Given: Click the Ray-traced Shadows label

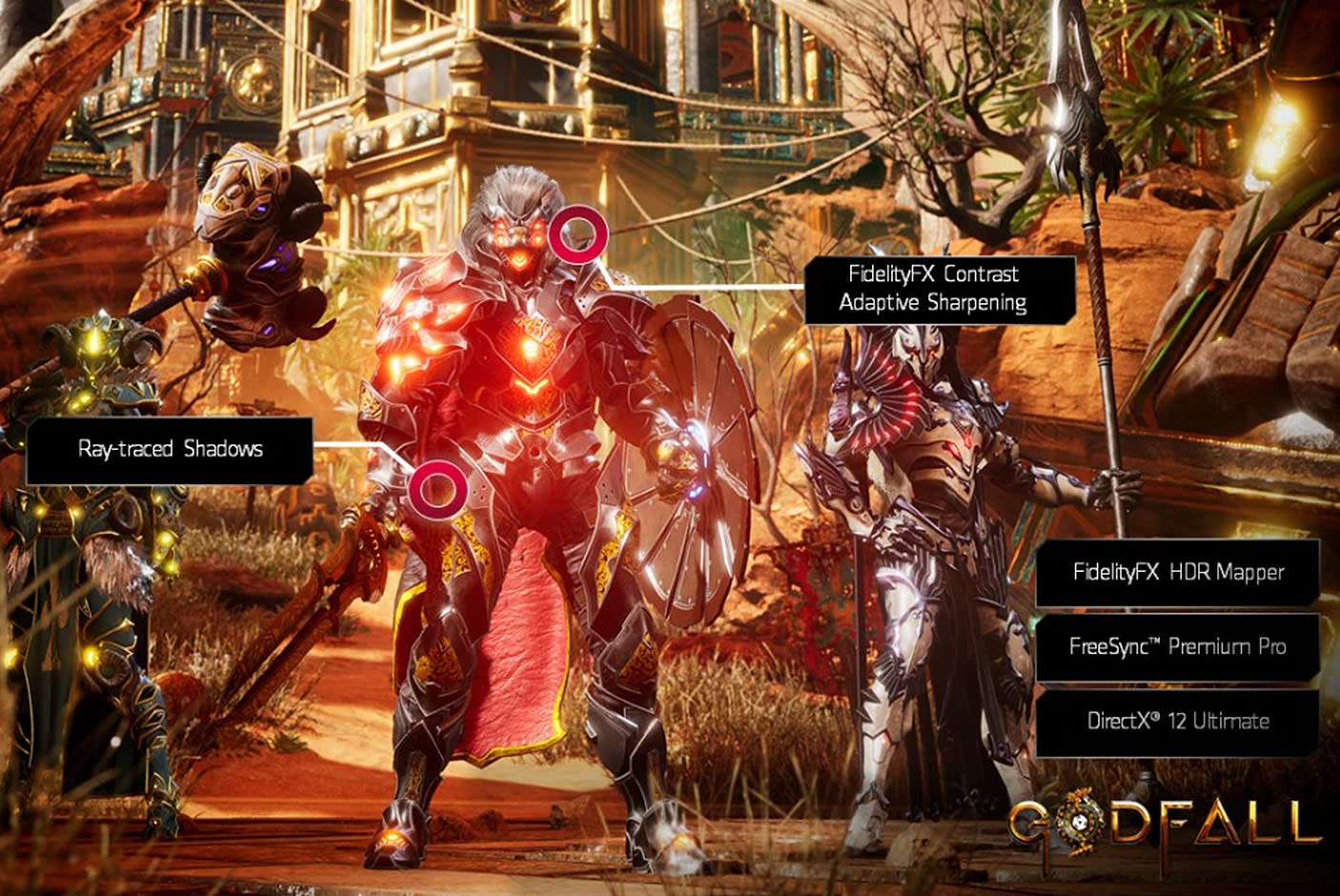Looking at the screenshot, I should [170, 450].
